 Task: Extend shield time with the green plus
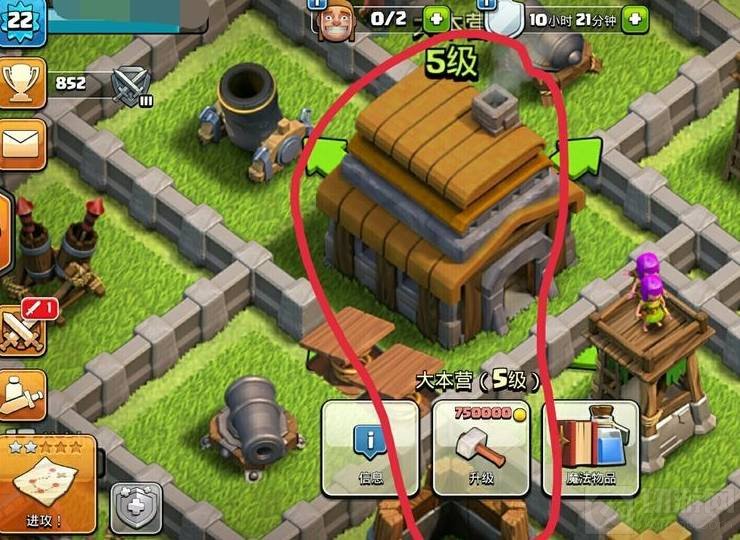point(633,18)
